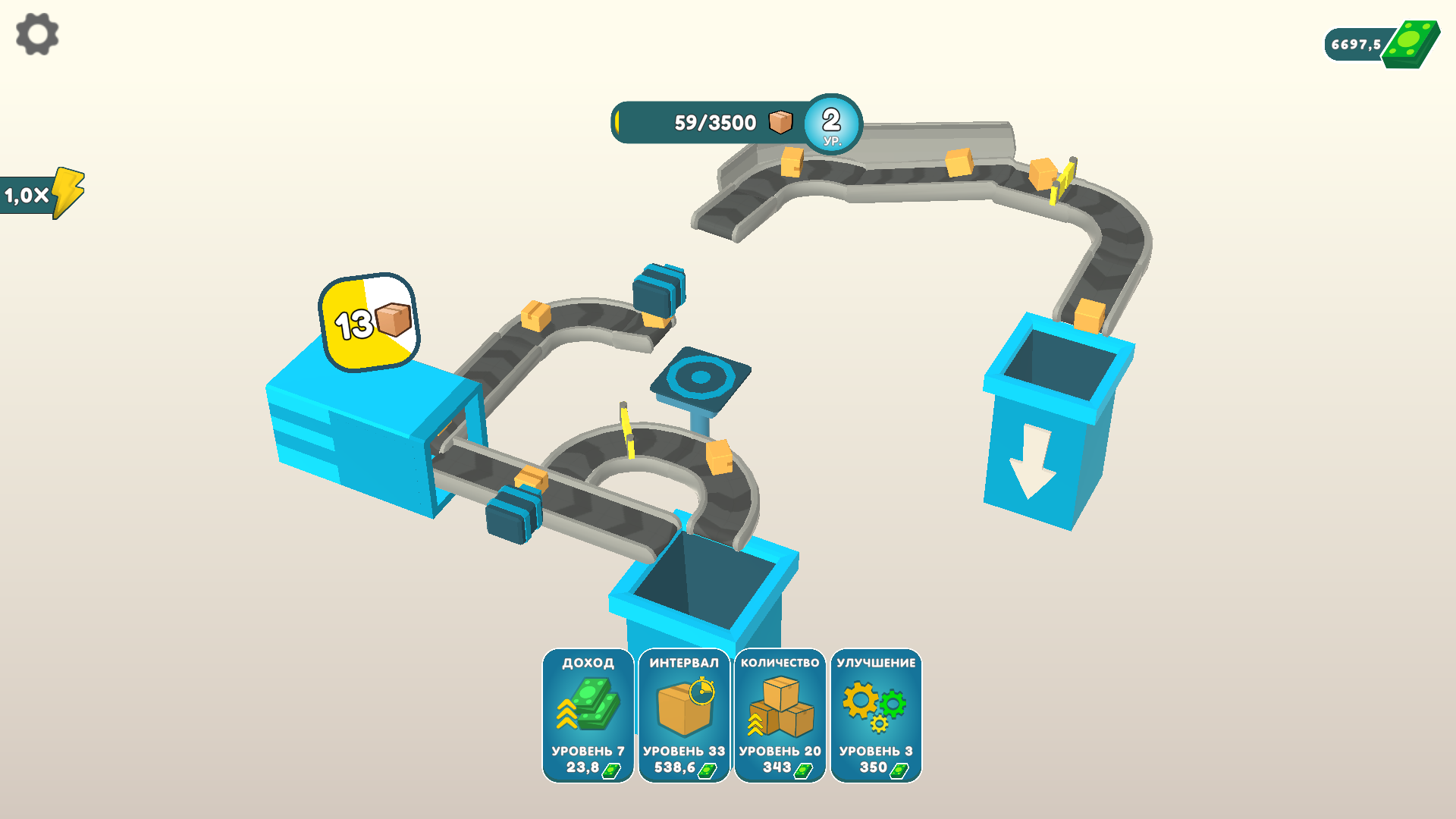
Task: Click the 59/3500 progress bar
Action: (713, 121)
